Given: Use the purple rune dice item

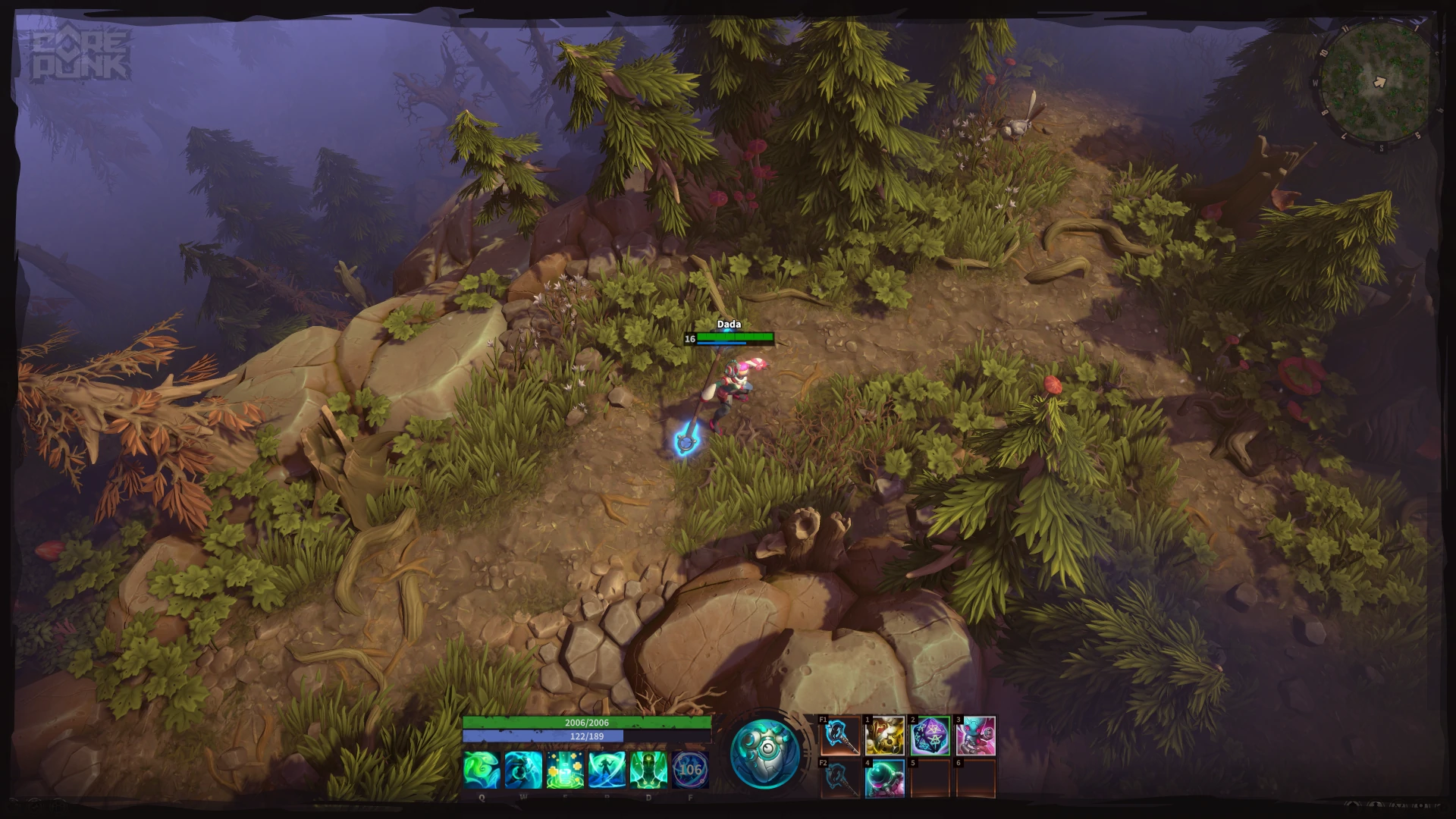Looking at the screenshot, I should click(x=930, y=736).
